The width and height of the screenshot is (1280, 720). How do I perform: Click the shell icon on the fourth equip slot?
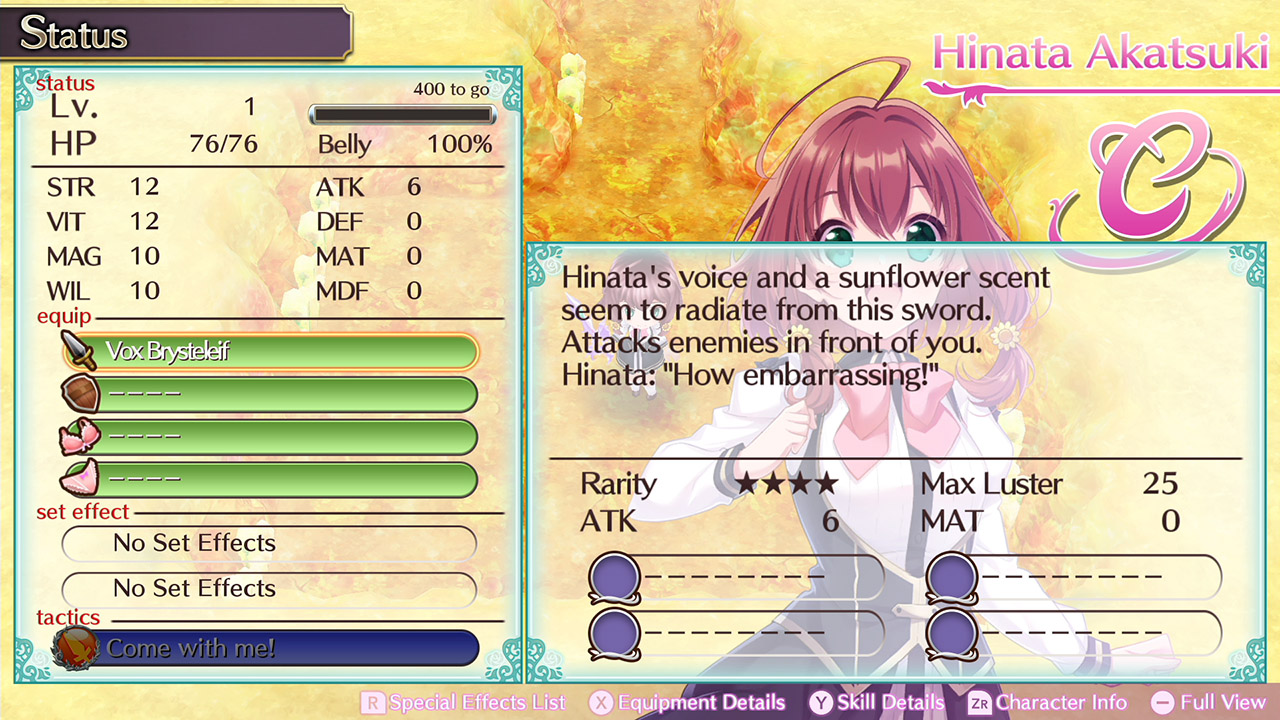point(78,479)
